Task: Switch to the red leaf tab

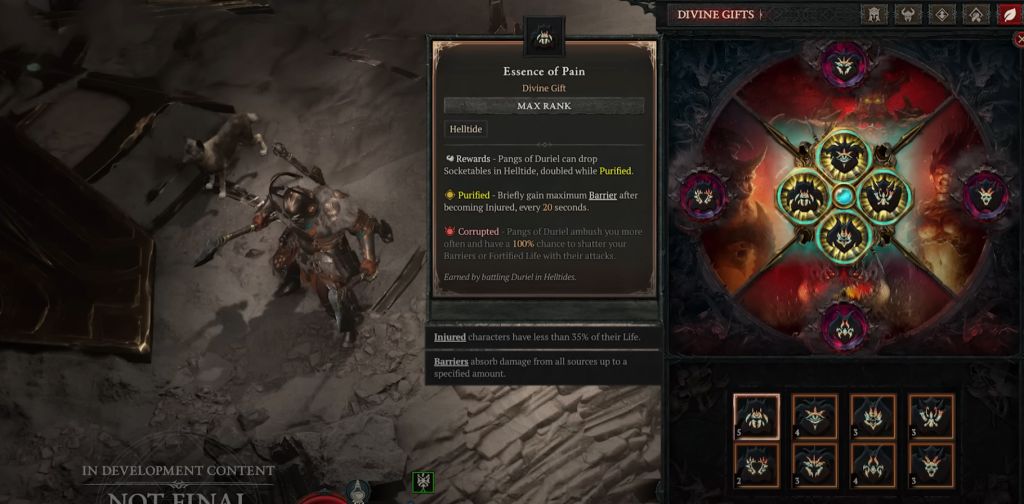Action: [1008, 15]
